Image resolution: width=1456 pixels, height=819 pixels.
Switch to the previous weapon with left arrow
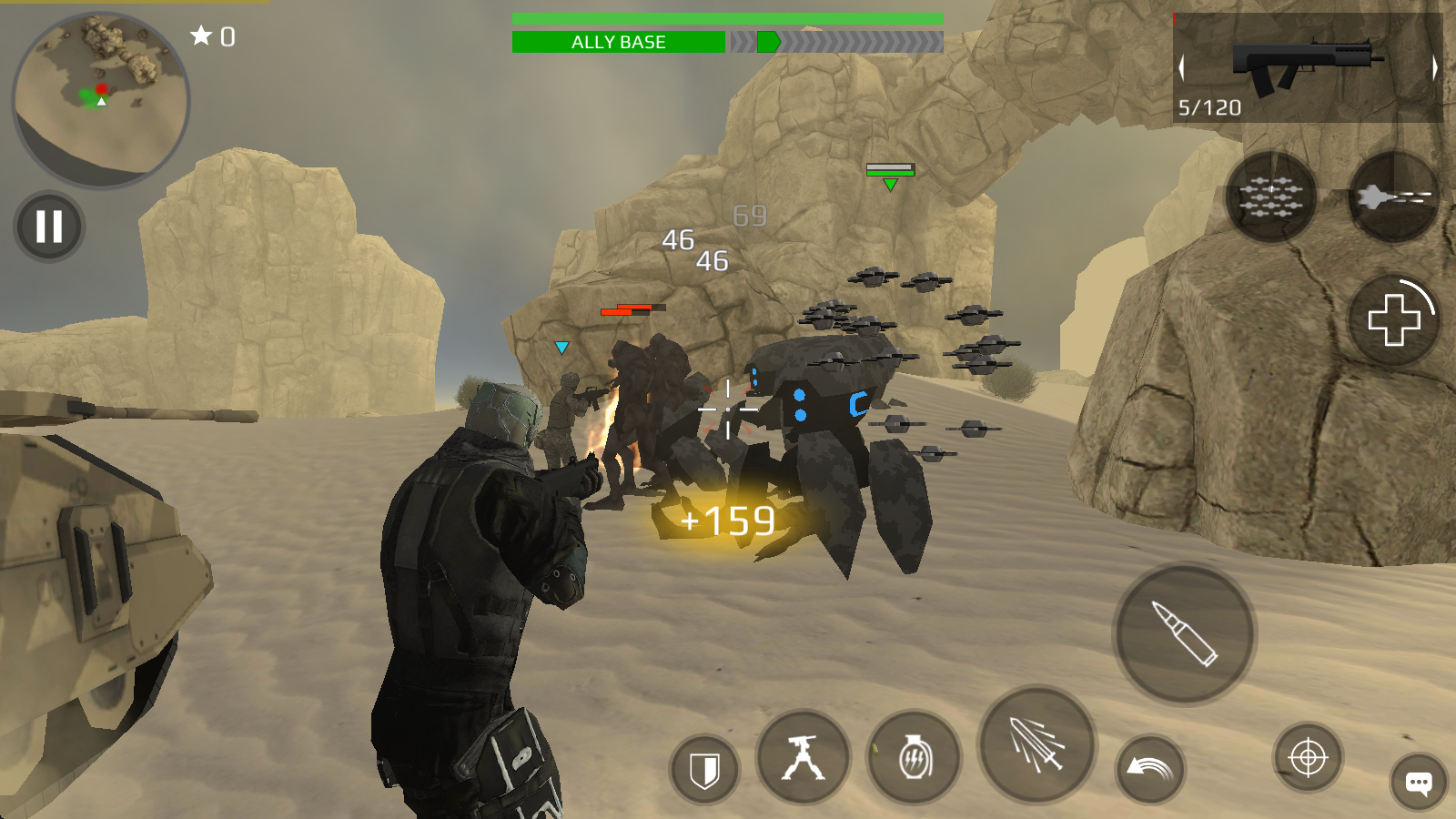[x=1182, y=67]
